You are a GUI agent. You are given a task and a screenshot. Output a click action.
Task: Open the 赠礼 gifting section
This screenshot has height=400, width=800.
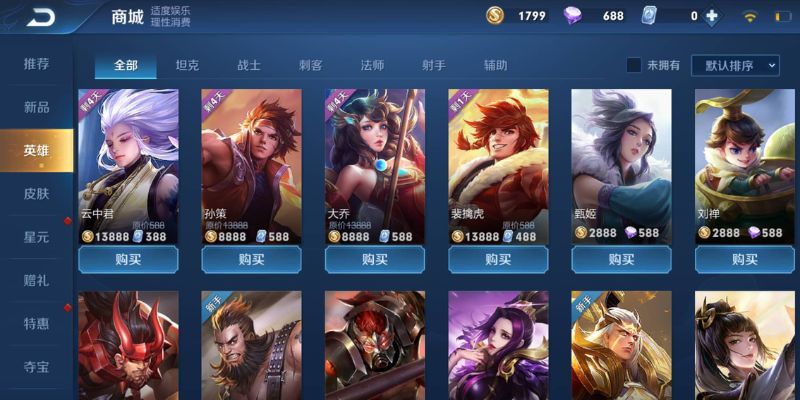pyautogui.click(x=37, y=280)
